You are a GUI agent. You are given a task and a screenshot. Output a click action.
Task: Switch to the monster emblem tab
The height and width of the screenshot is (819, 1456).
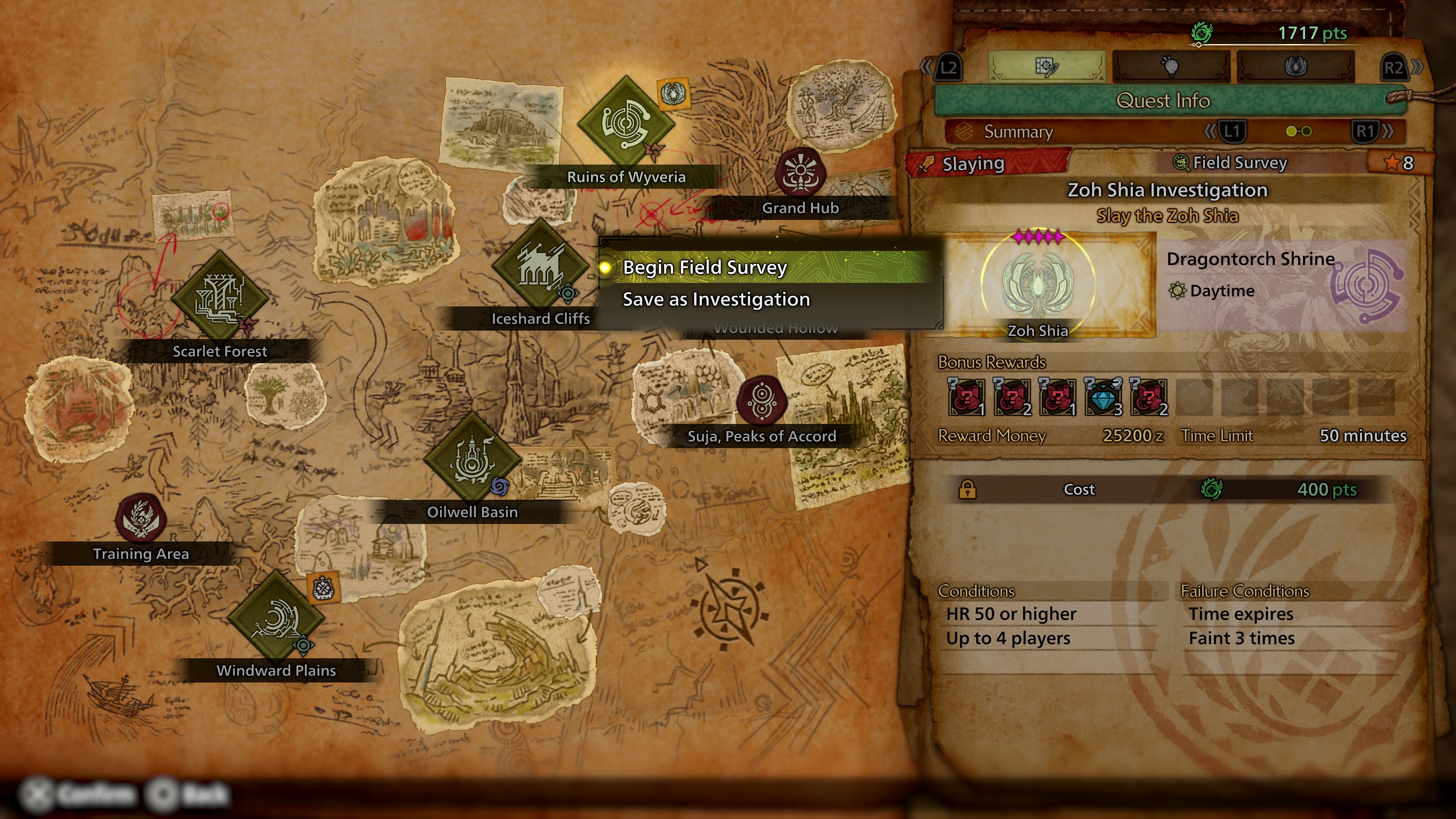tap(1296, 67)
